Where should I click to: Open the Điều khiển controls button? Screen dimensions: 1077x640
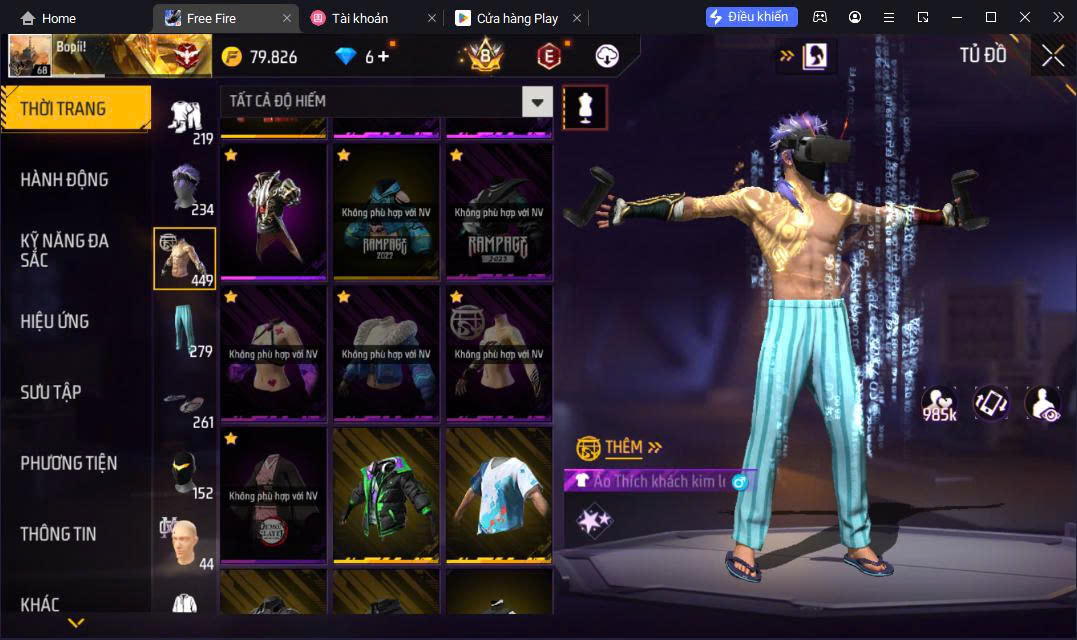(x=751, y=17)
